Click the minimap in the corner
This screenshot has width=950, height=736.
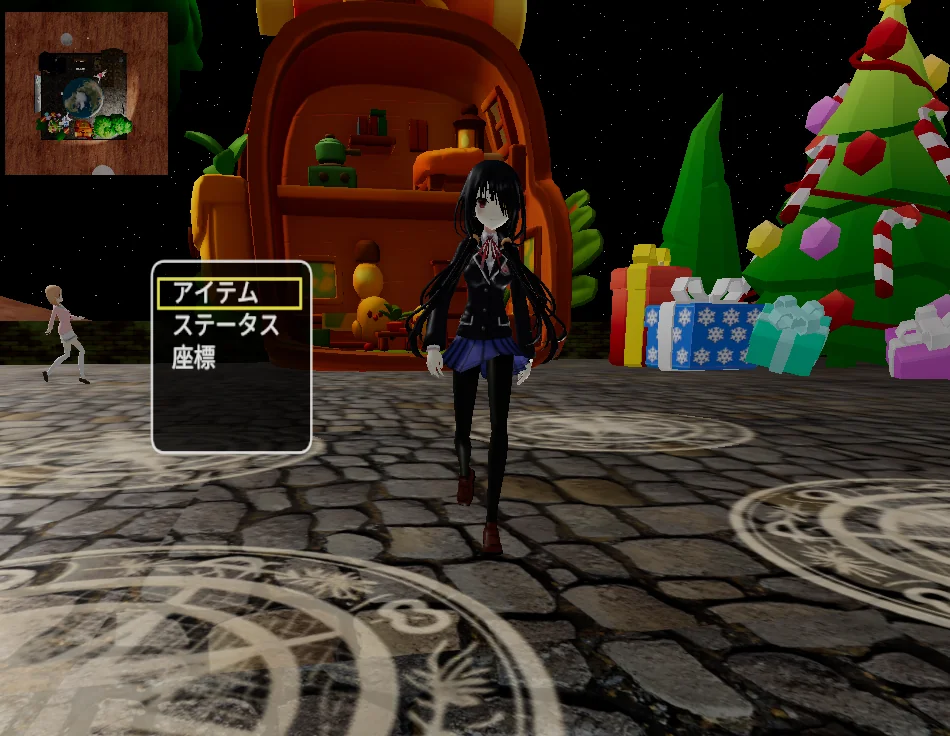86,94
